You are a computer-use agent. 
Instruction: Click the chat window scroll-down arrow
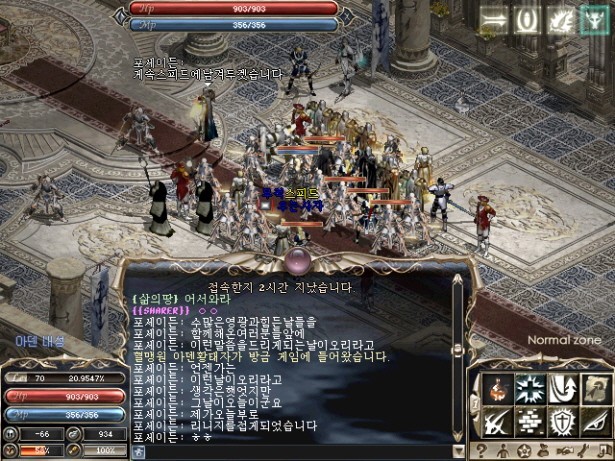458,435
